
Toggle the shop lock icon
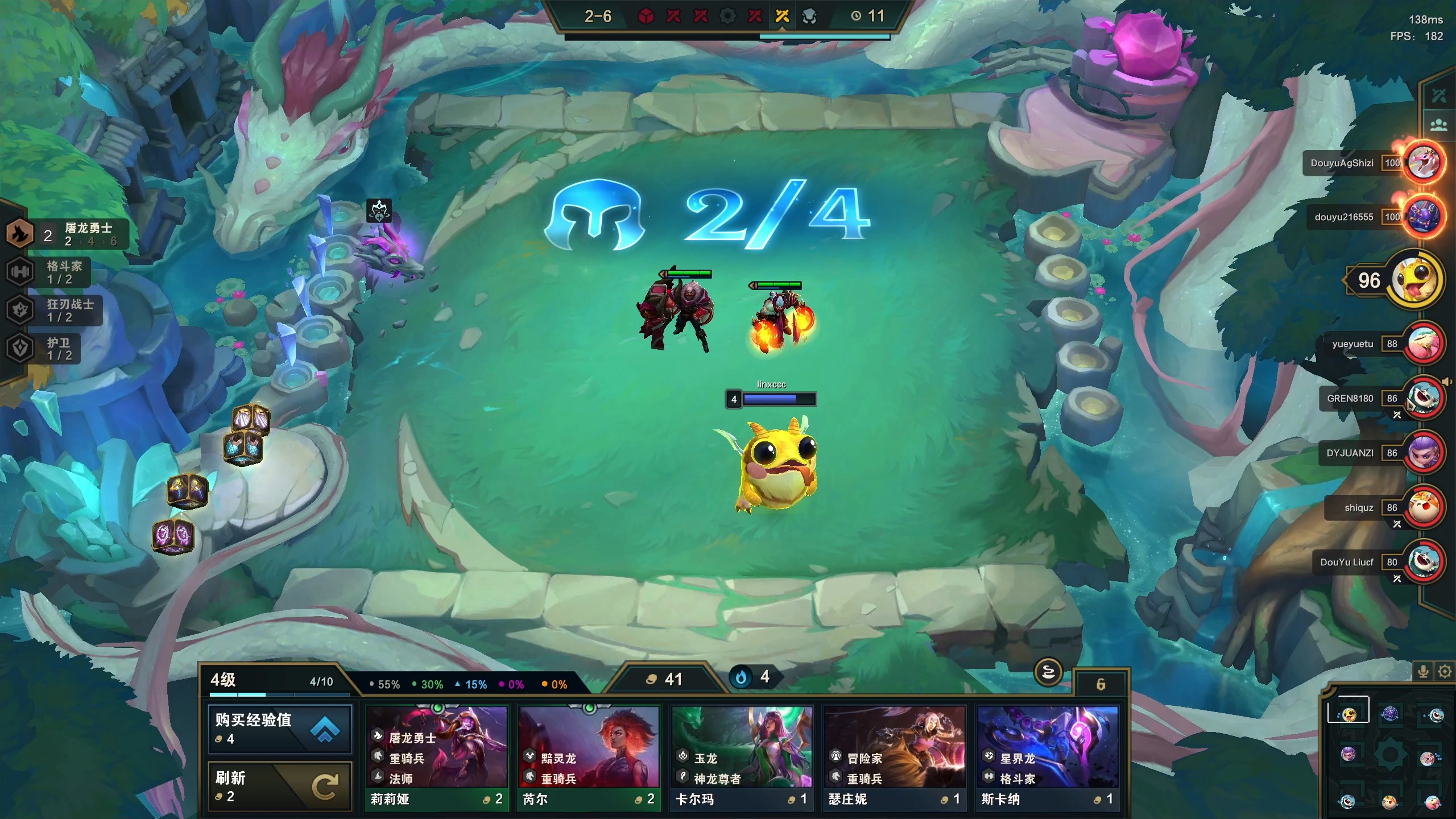coord(1048,673)
